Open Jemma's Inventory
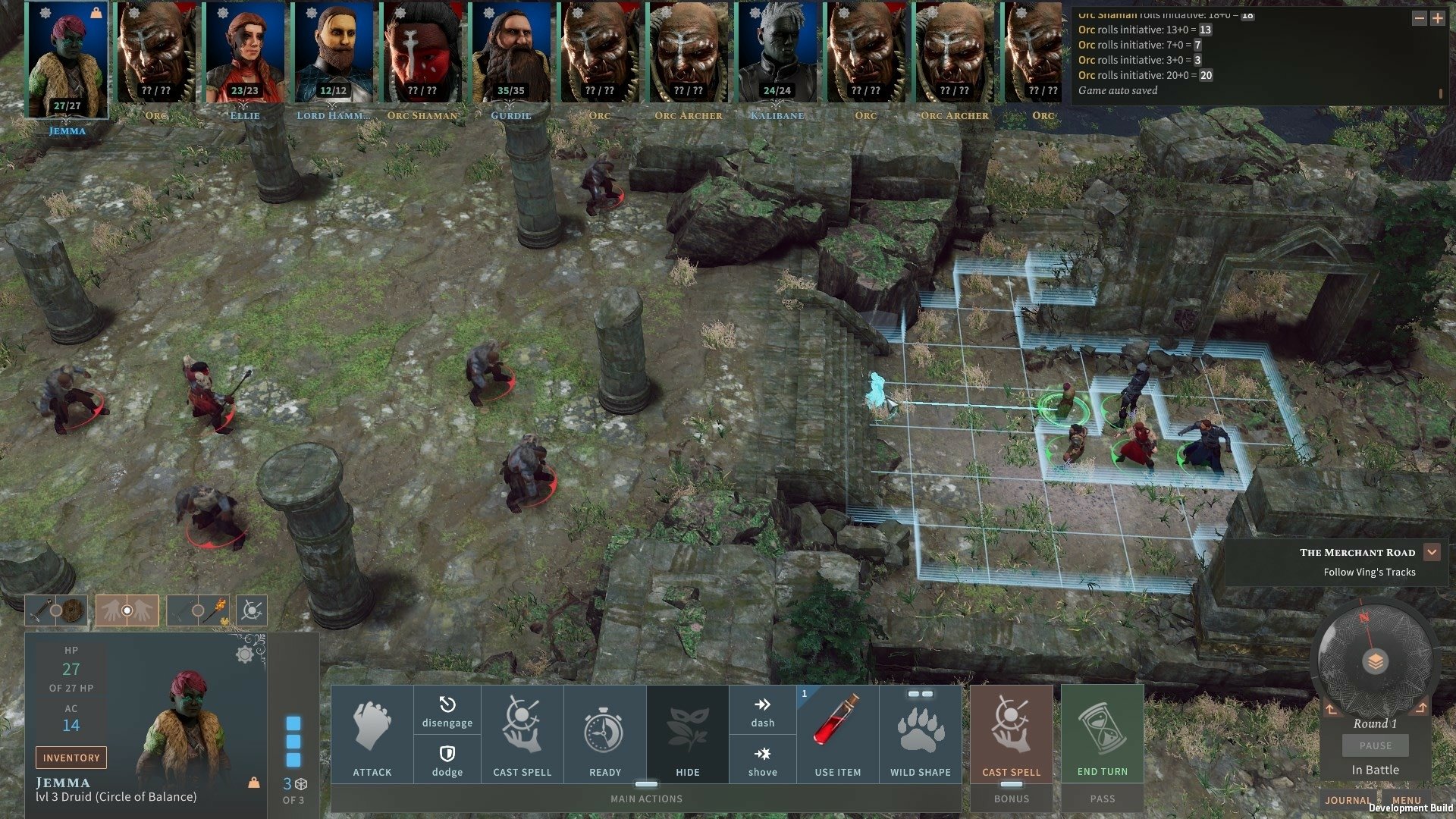This screenshot has width=1456, height=819. tap(71, 757)
